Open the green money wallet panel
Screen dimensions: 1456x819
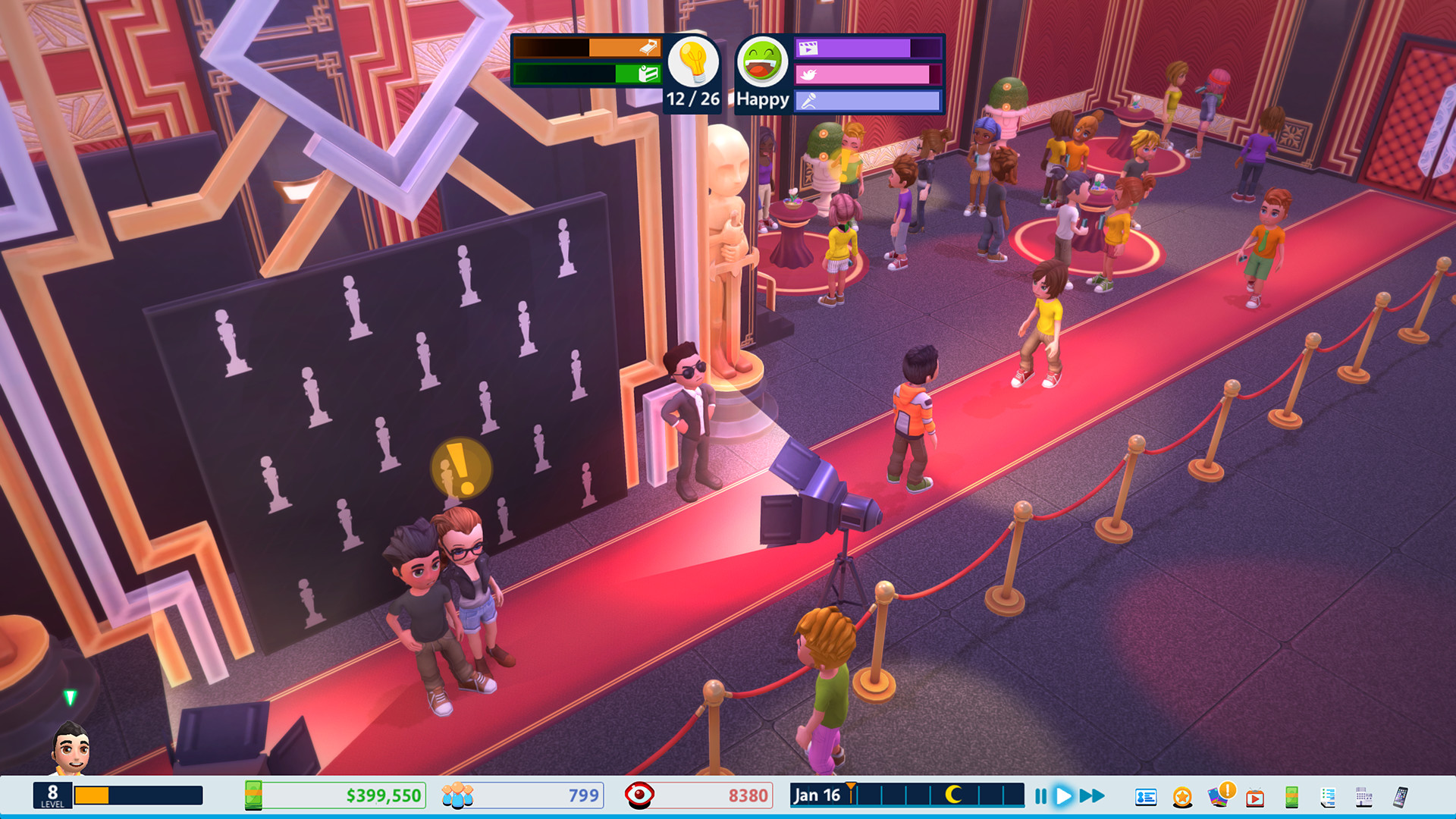pyautogui.click(x=1291, y=796)
